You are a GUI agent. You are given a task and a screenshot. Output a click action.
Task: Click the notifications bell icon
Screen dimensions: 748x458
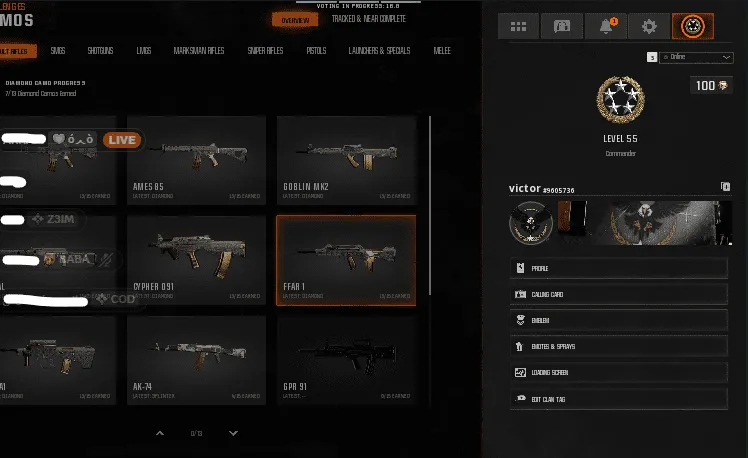click(x=606, y=27)
